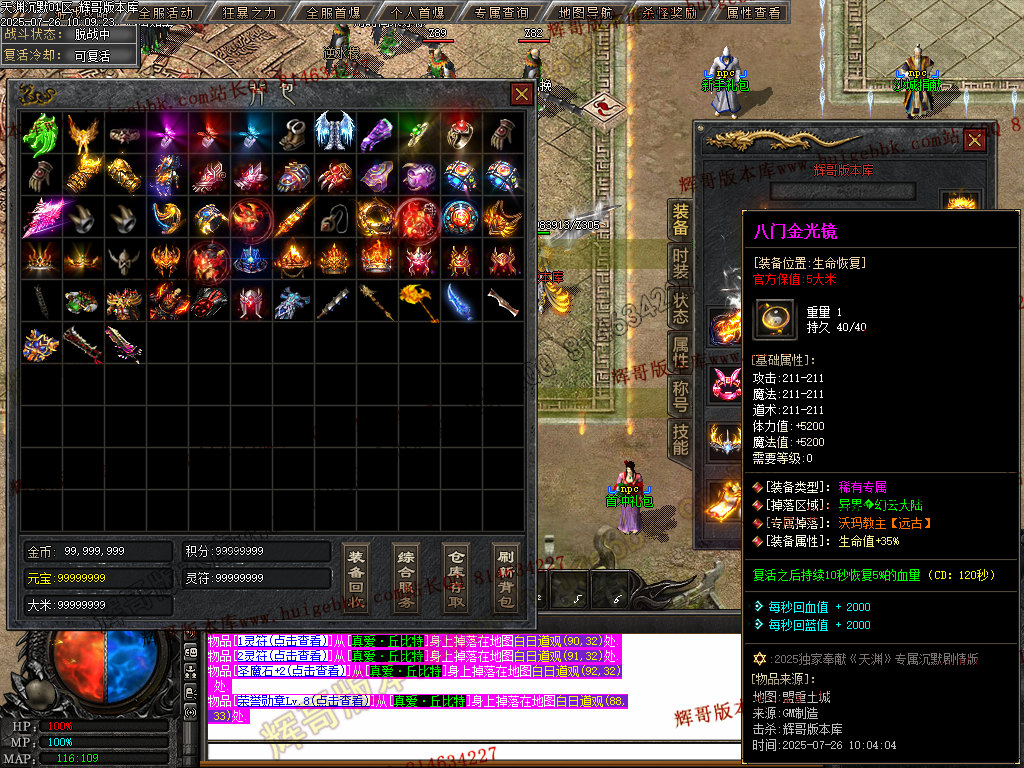Click the 装备回收 button
This screenshot has height=768, width=1024.
click(x=355, y=578)
